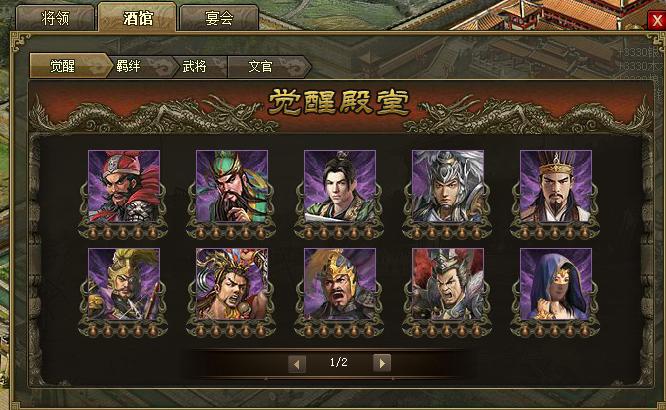Pick the dark-armored general with red banners

[x=448, y=284]
